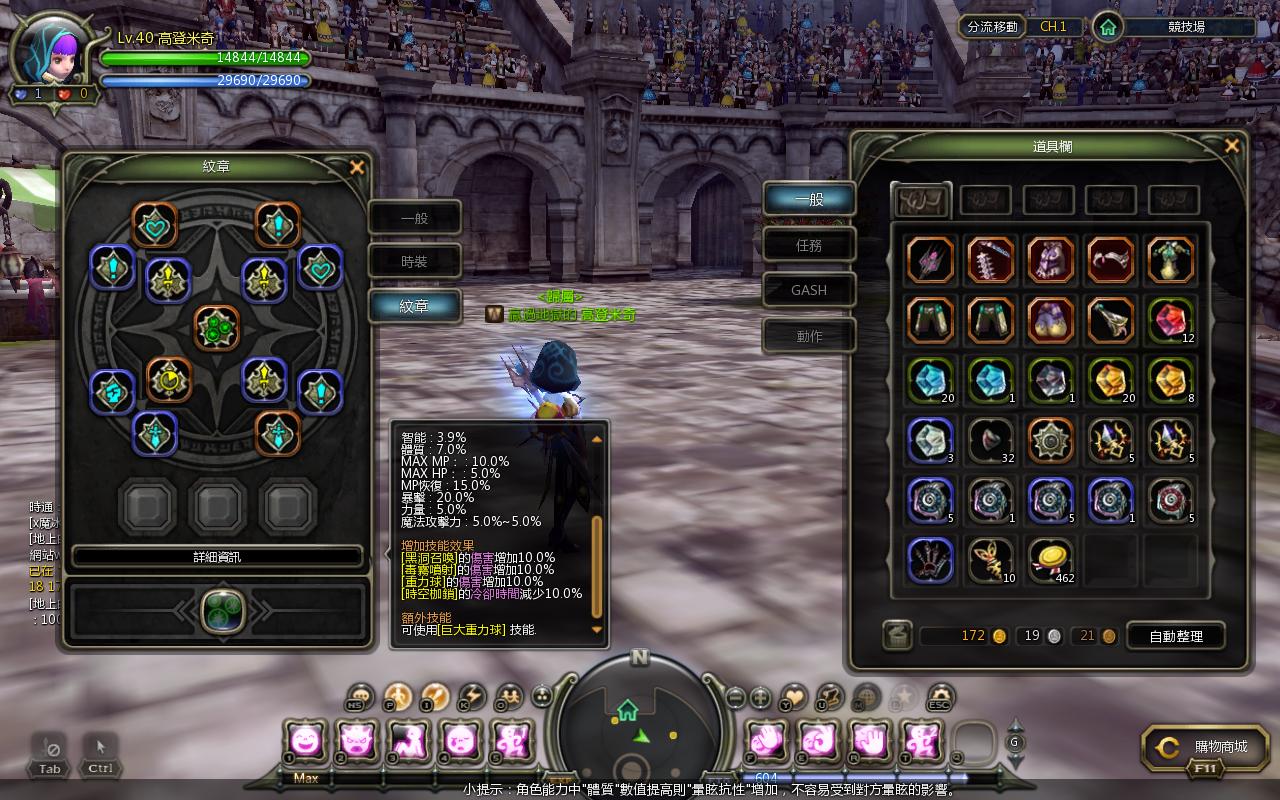
Task: Click the home icon next to 競技場
Action: coord(1107,27)
